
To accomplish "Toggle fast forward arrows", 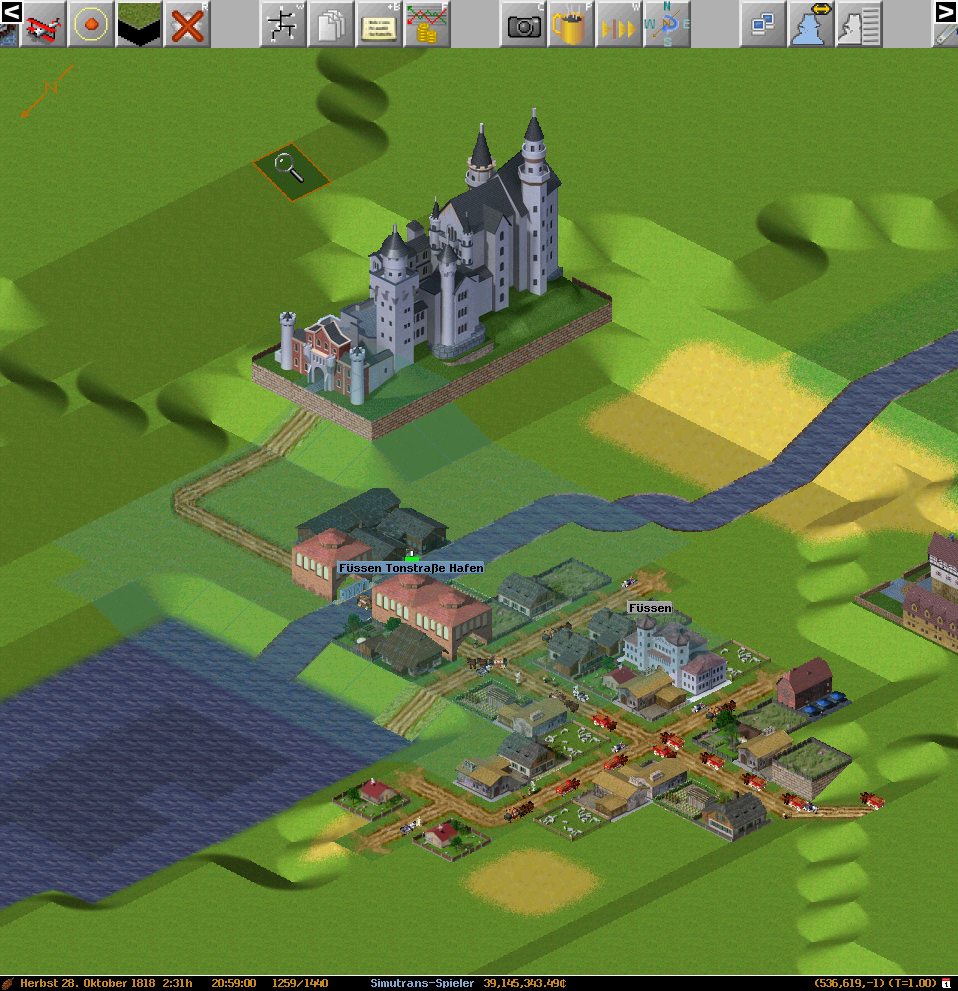I will (x=618, y=25).
